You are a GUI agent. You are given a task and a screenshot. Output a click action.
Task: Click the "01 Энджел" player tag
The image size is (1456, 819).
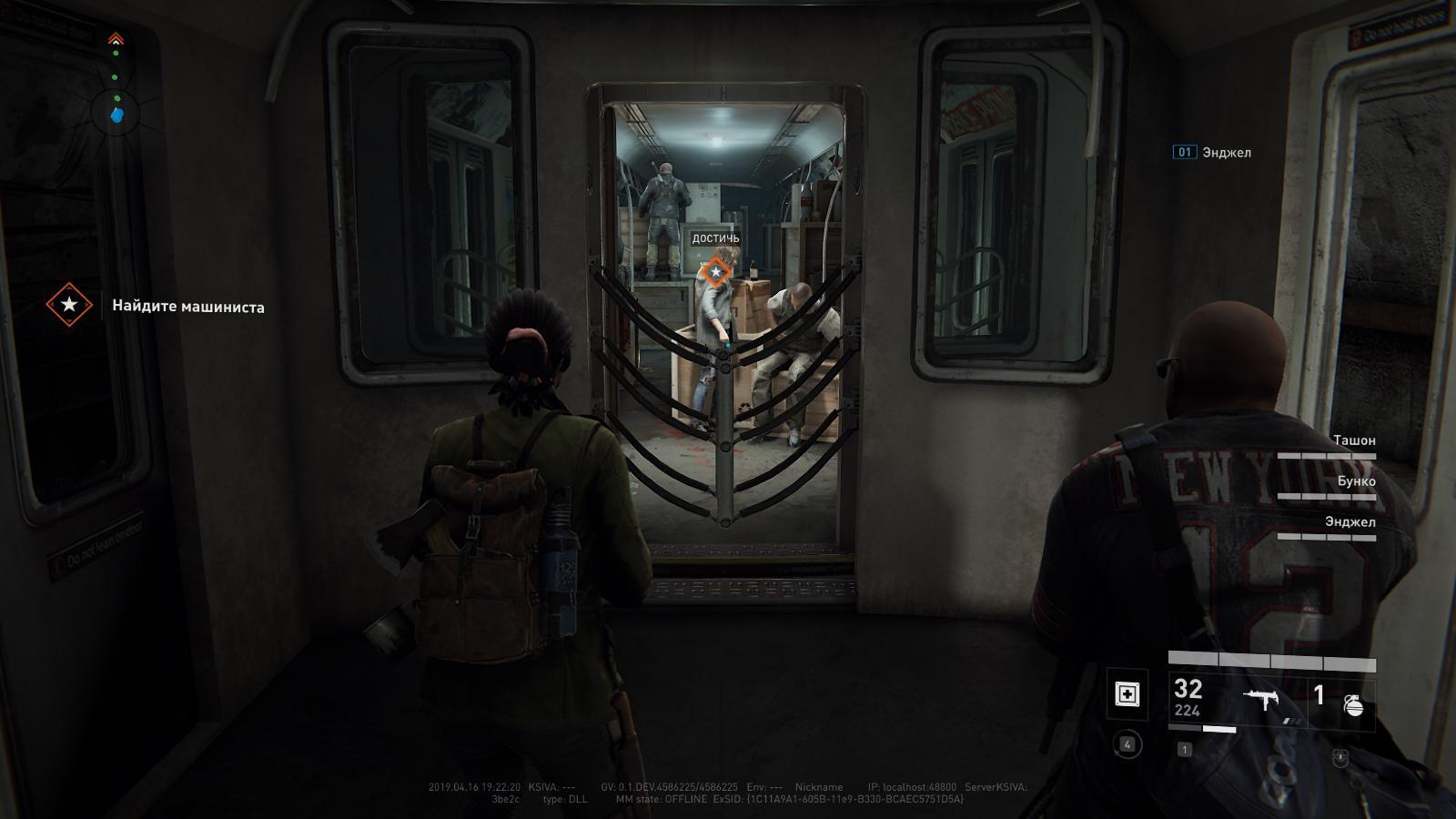1212,152
